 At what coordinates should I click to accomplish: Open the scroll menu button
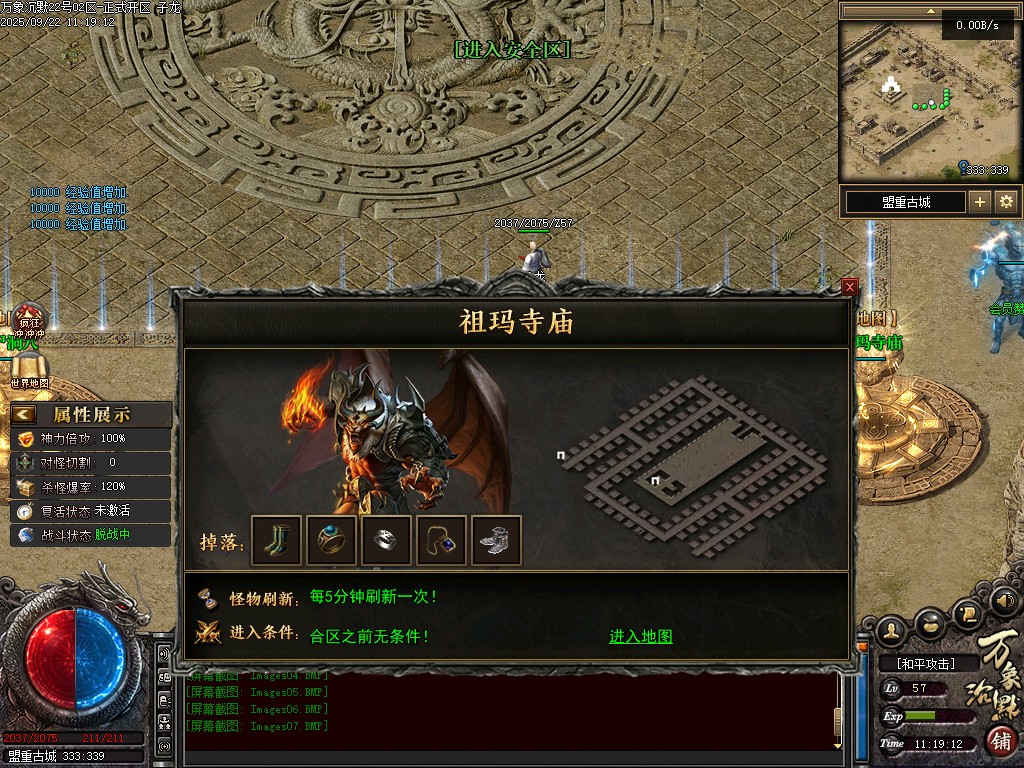[968, 612]
